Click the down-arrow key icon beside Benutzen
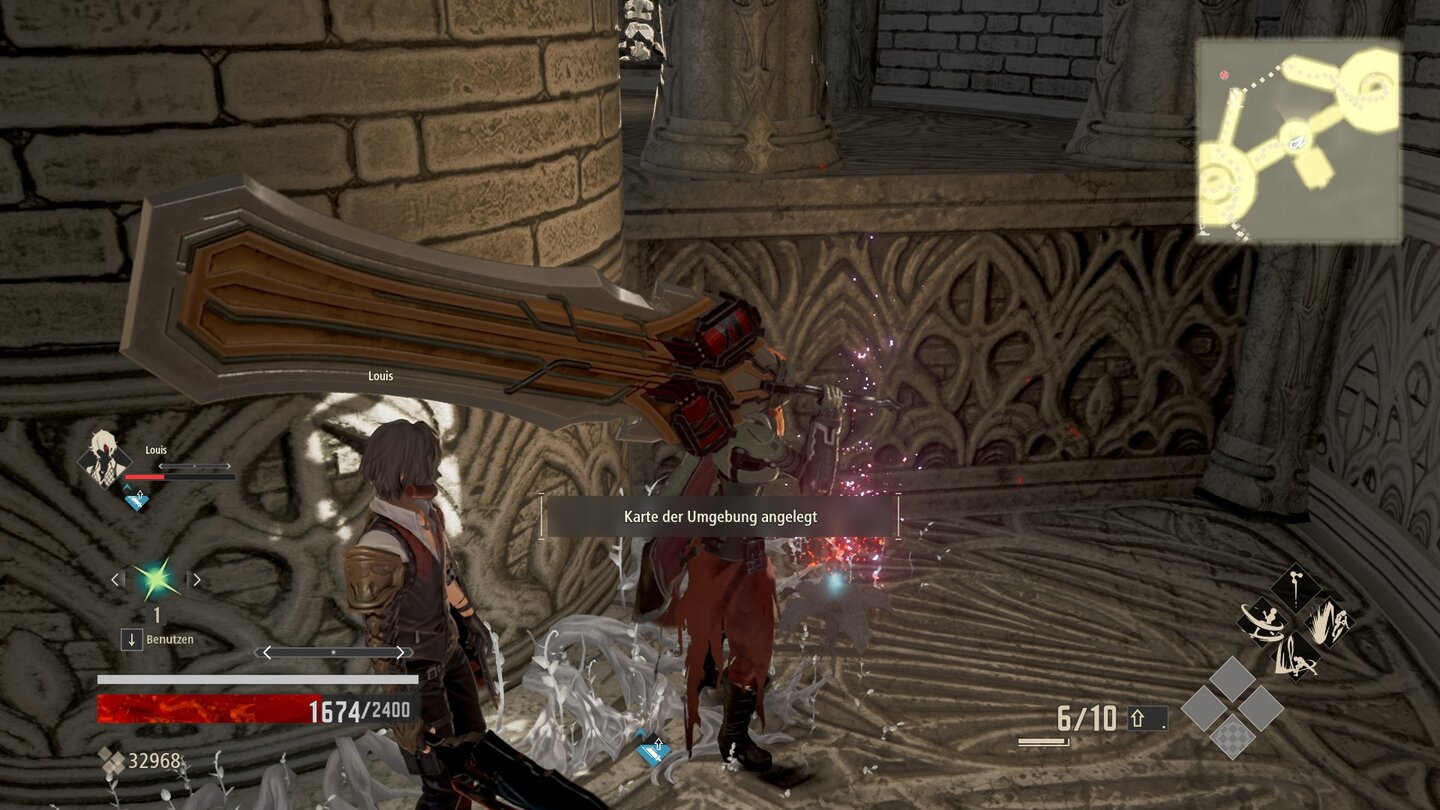Image resolution: width=1440 pixels, height=810 pixels. (x=133, y=638)
